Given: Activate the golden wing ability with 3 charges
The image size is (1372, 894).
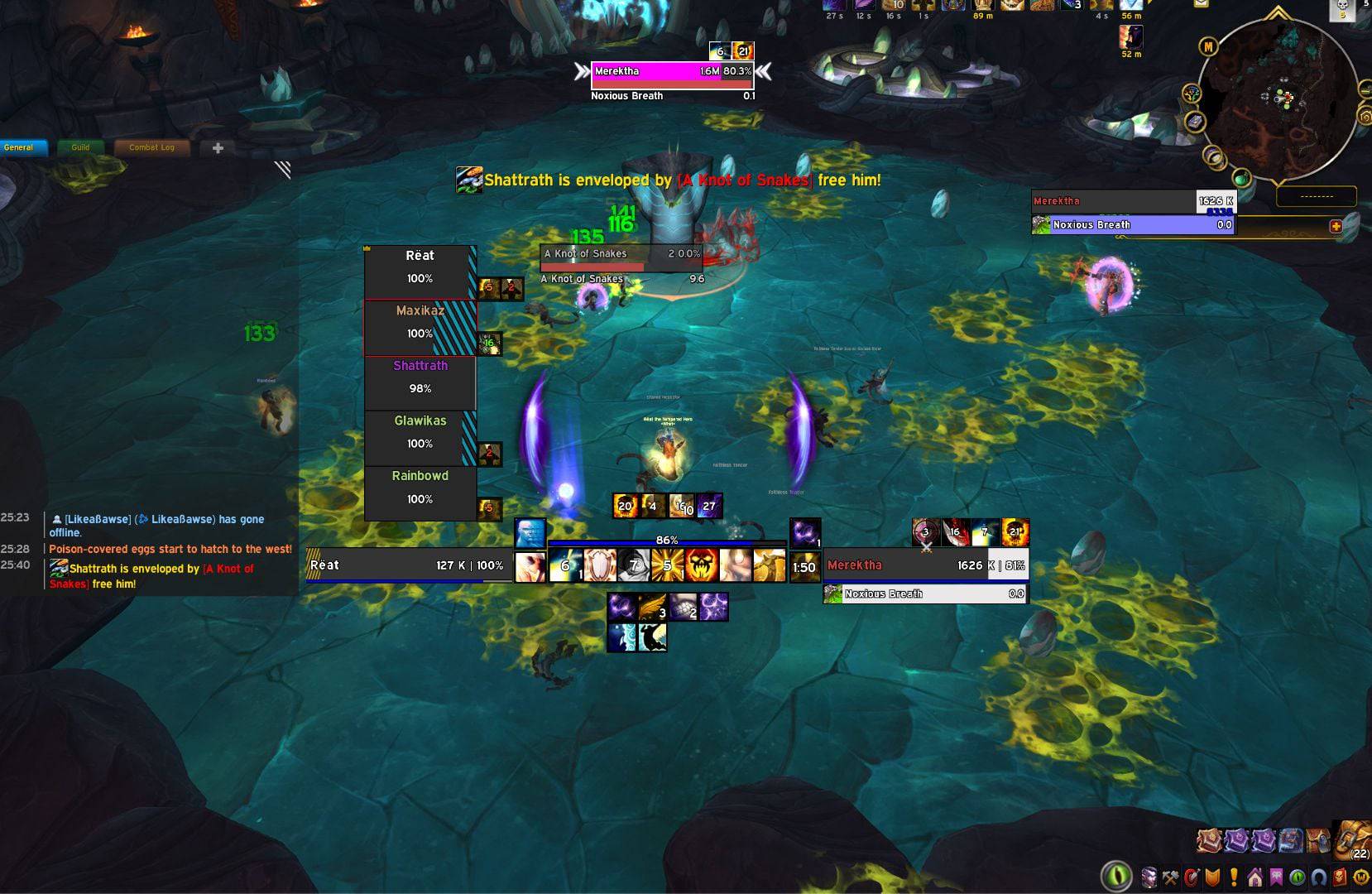Looking at the screenshot, I should pos(653,607).
